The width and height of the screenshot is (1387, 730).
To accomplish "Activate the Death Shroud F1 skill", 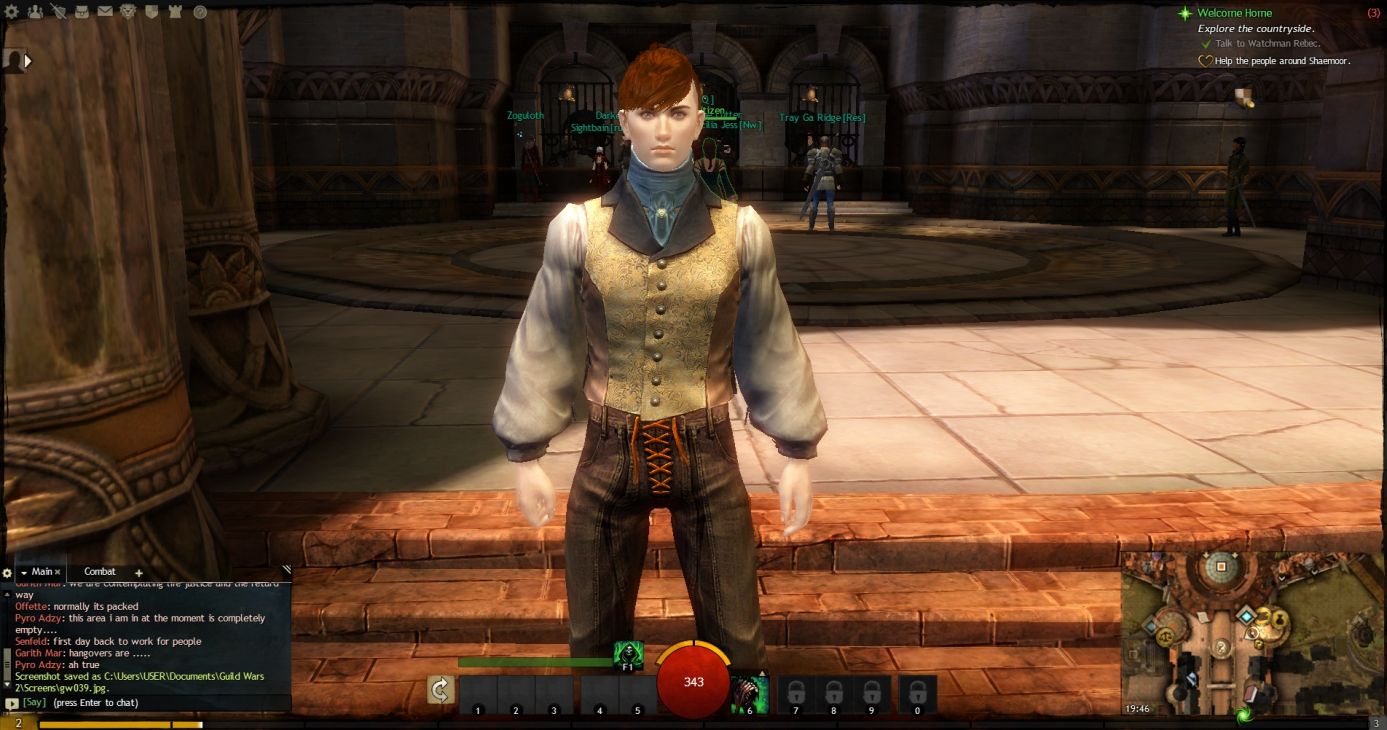I will 628,655.
